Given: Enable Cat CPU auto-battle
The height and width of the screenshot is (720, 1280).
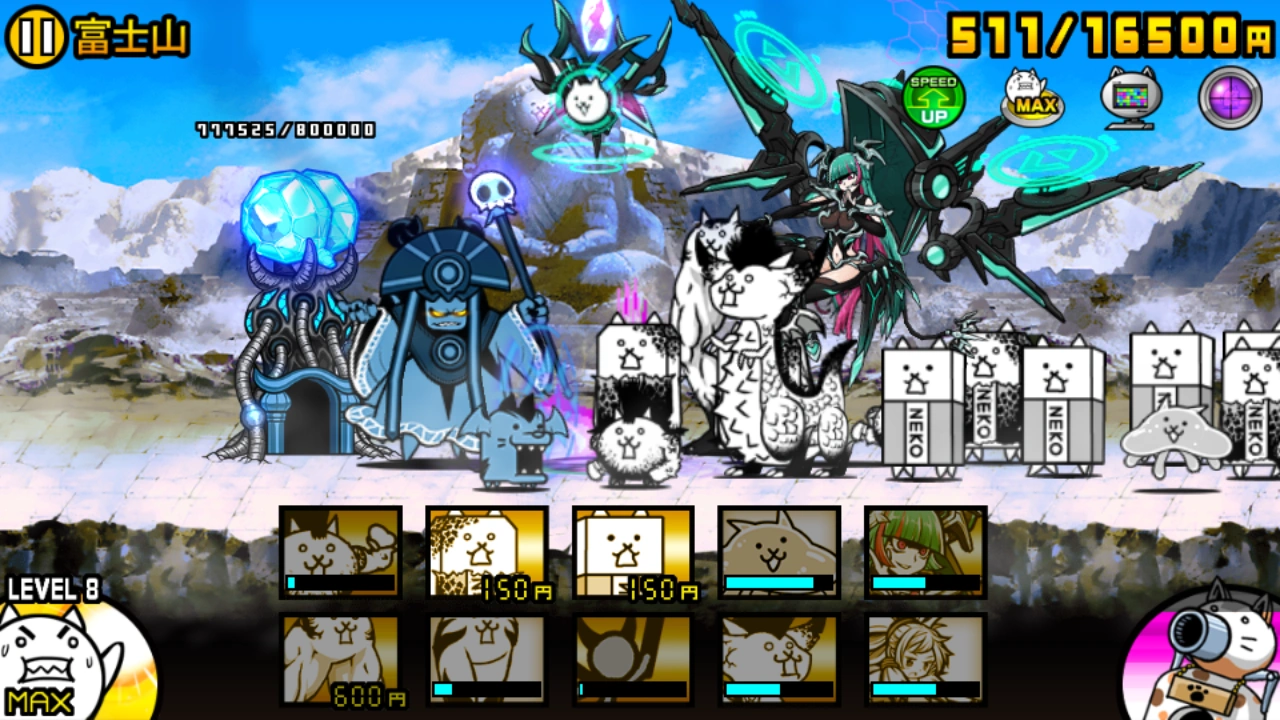Looking at the screenshot, I should pyautogui.click(x=1131, y=95).
